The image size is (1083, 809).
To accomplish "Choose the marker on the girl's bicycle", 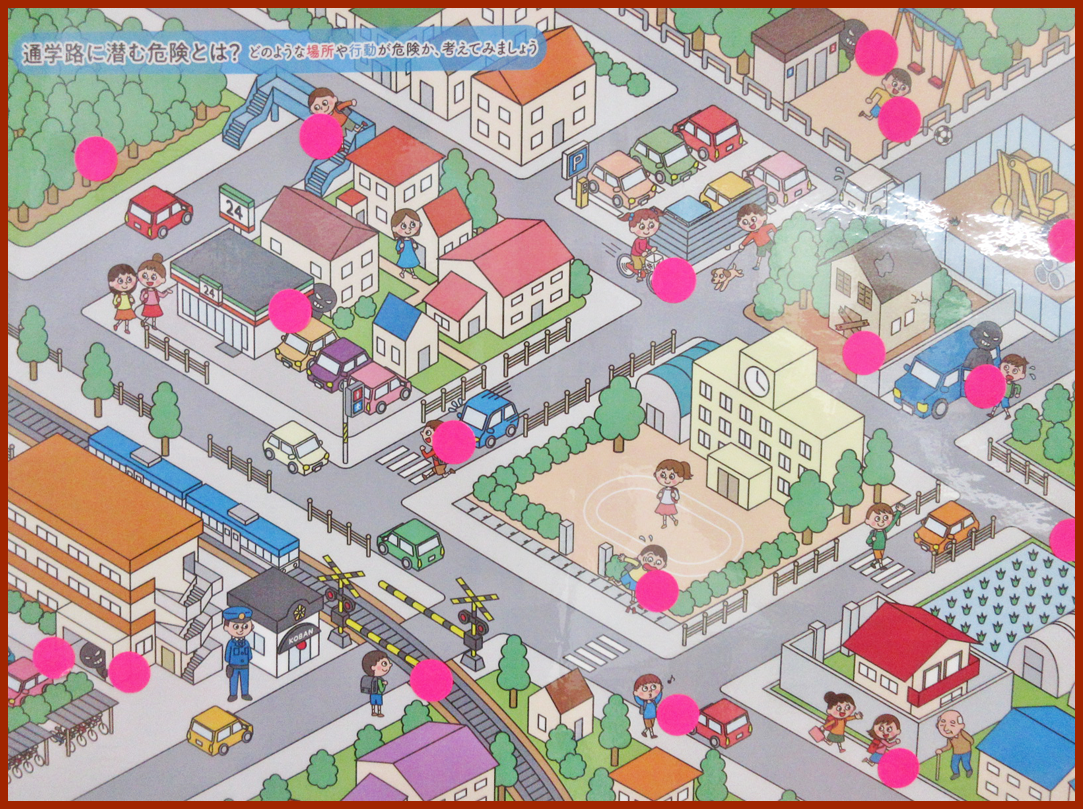I will coord(673,280).
